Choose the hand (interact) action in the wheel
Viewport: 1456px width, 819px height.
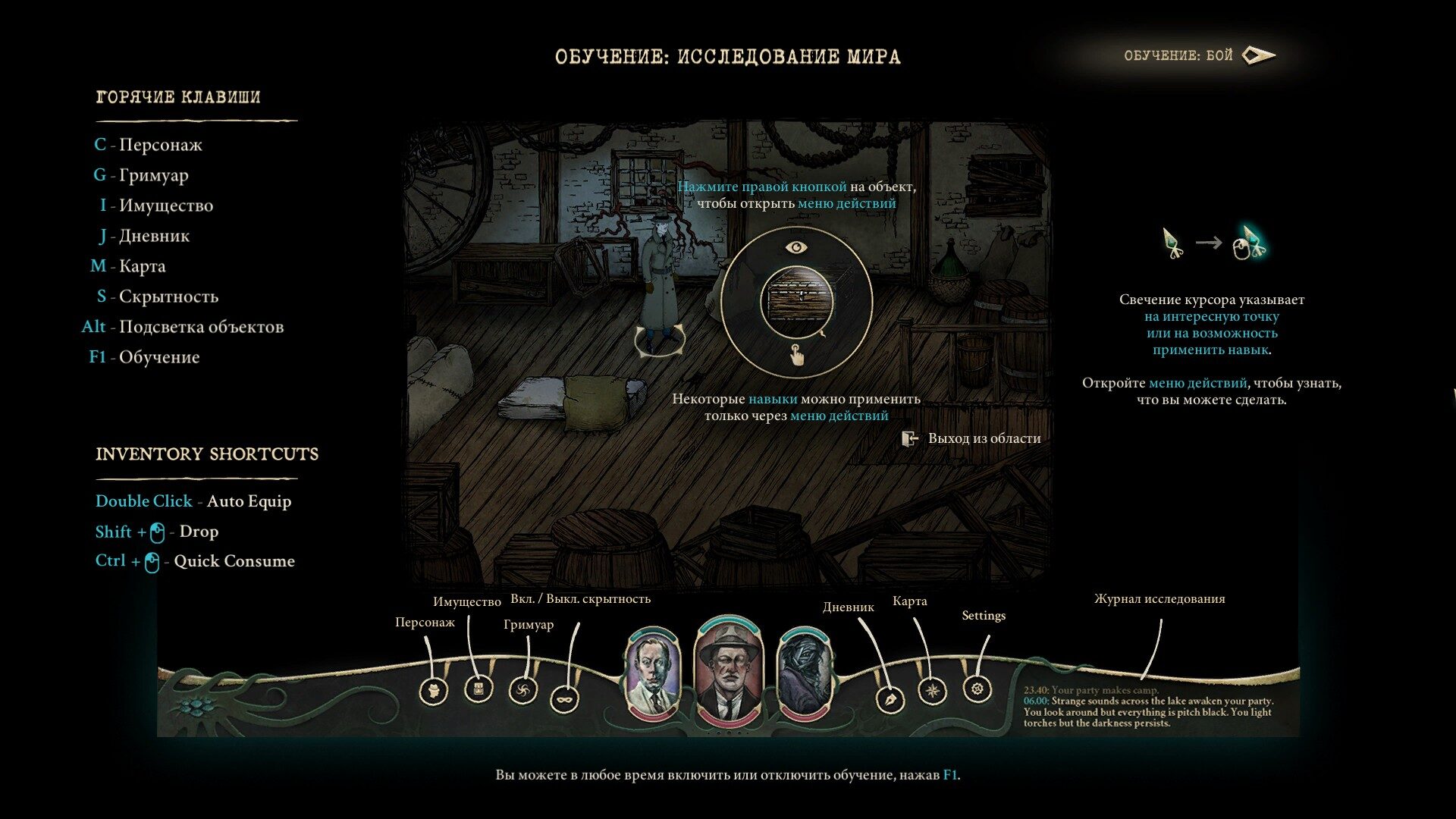[796, 354]
